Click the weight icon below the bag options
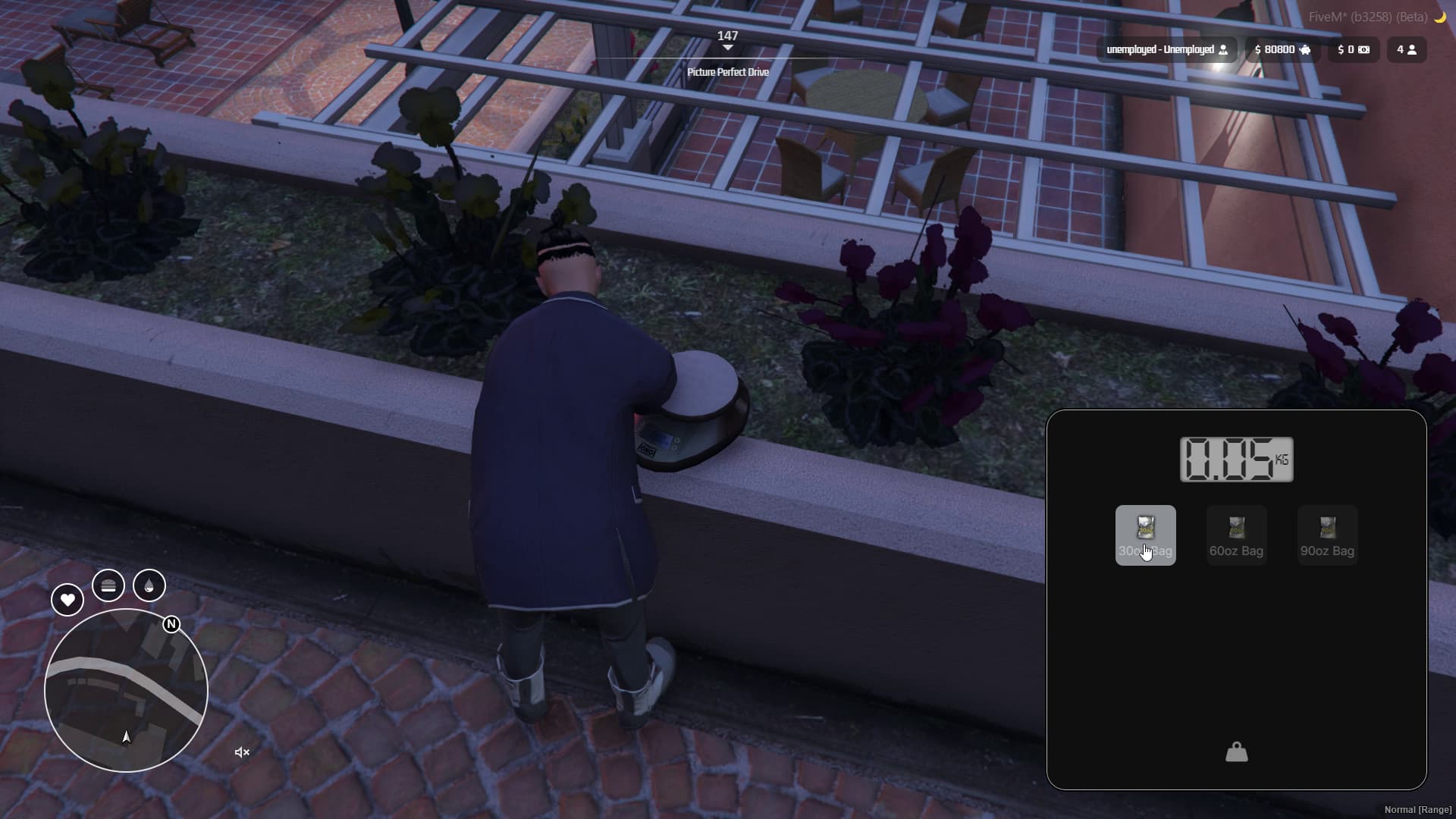The height and width of the screenshot is (819, 1456). 1235,752
